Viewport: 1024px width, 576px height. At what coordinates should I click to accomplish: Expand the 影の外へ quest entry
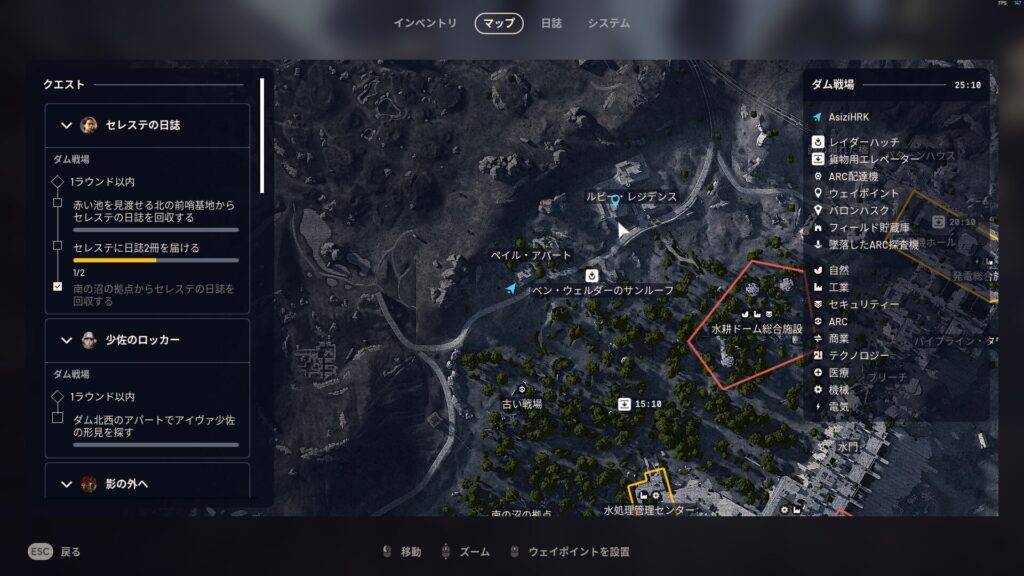point(67,484)
